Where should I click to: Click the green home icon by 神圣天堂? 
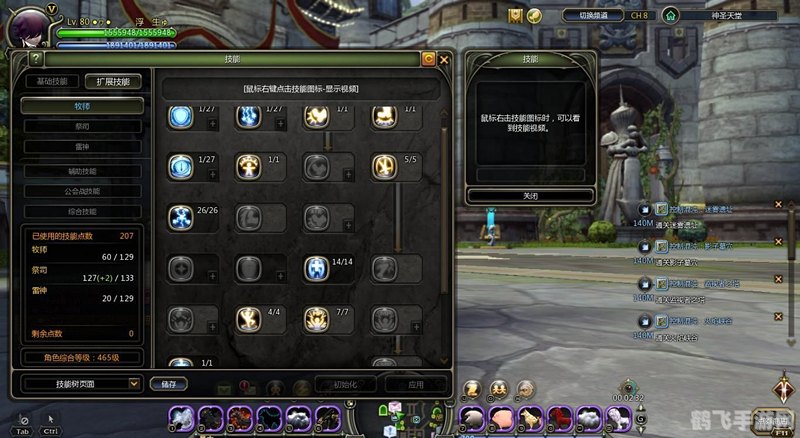670,15
